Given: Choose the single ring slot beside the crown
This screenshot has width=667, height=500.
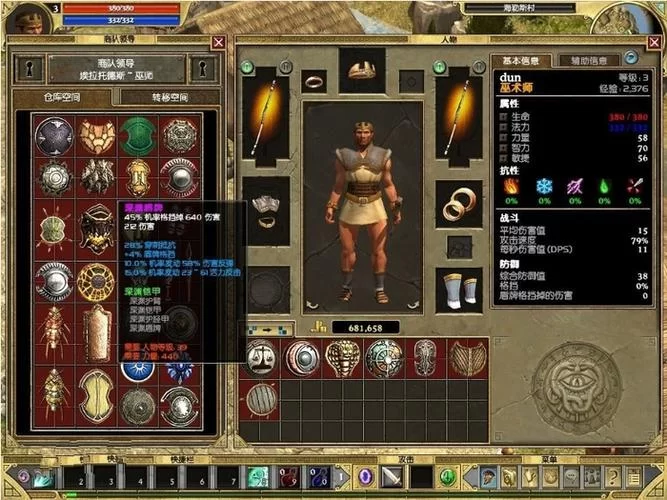Looking at the screenshot, I should 313,80.
